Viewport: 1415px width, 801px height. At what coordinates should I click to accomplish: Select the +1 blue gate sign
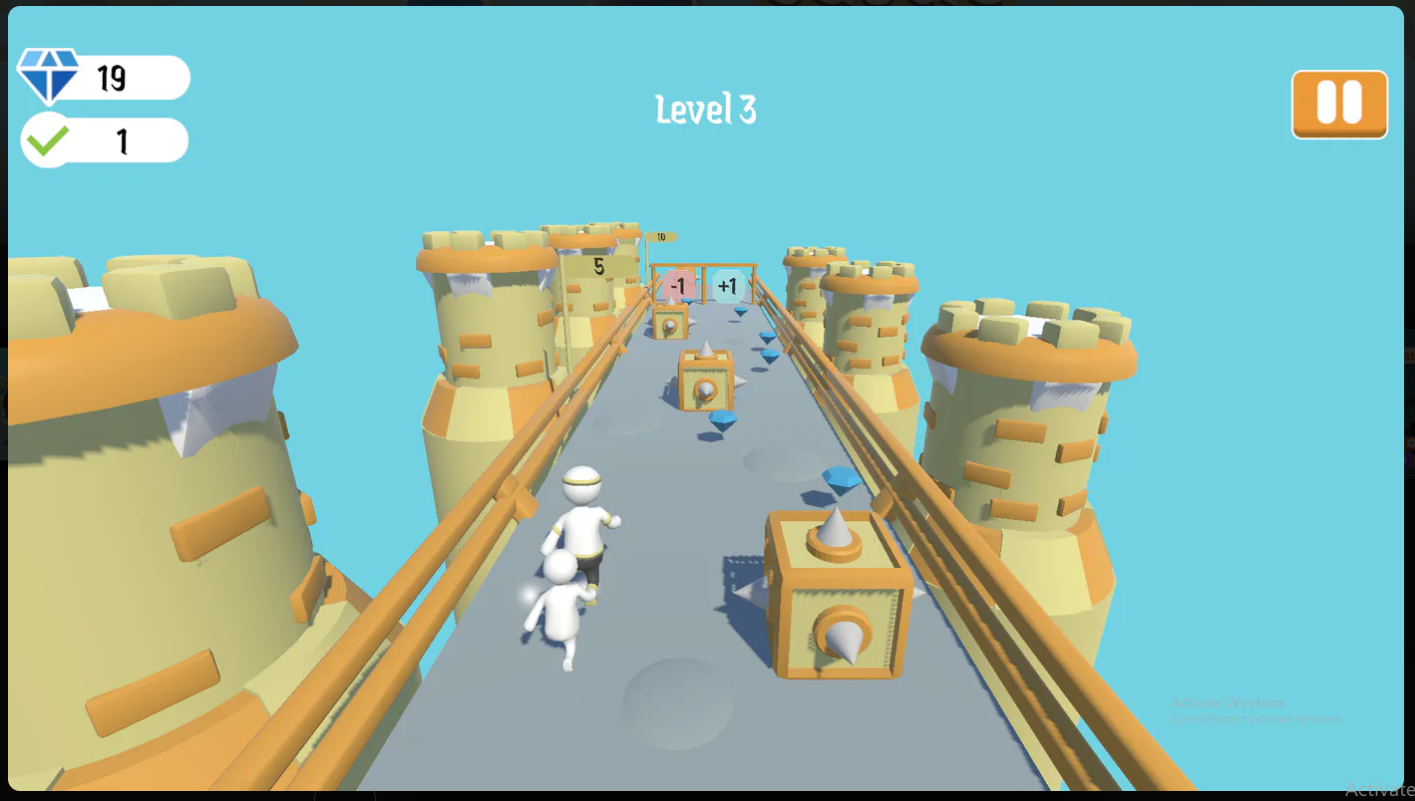[729, 285]
